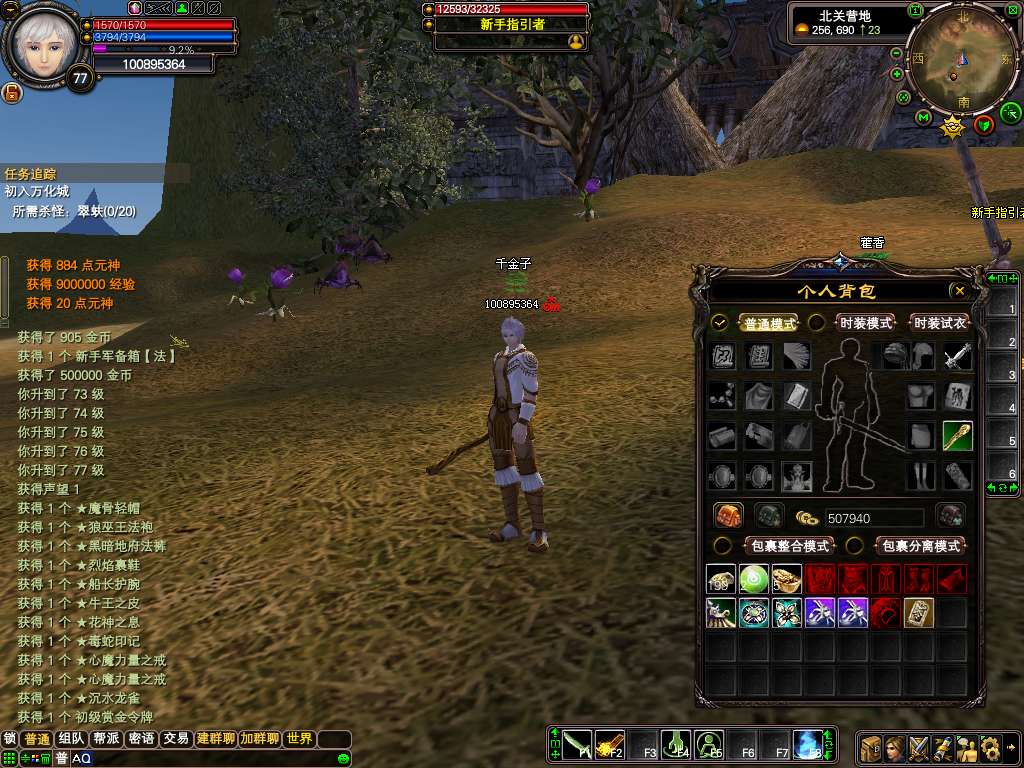Select the equipped golden staff weapon slot
This screenshot has width=1024, height=768.
click(957, 436)
